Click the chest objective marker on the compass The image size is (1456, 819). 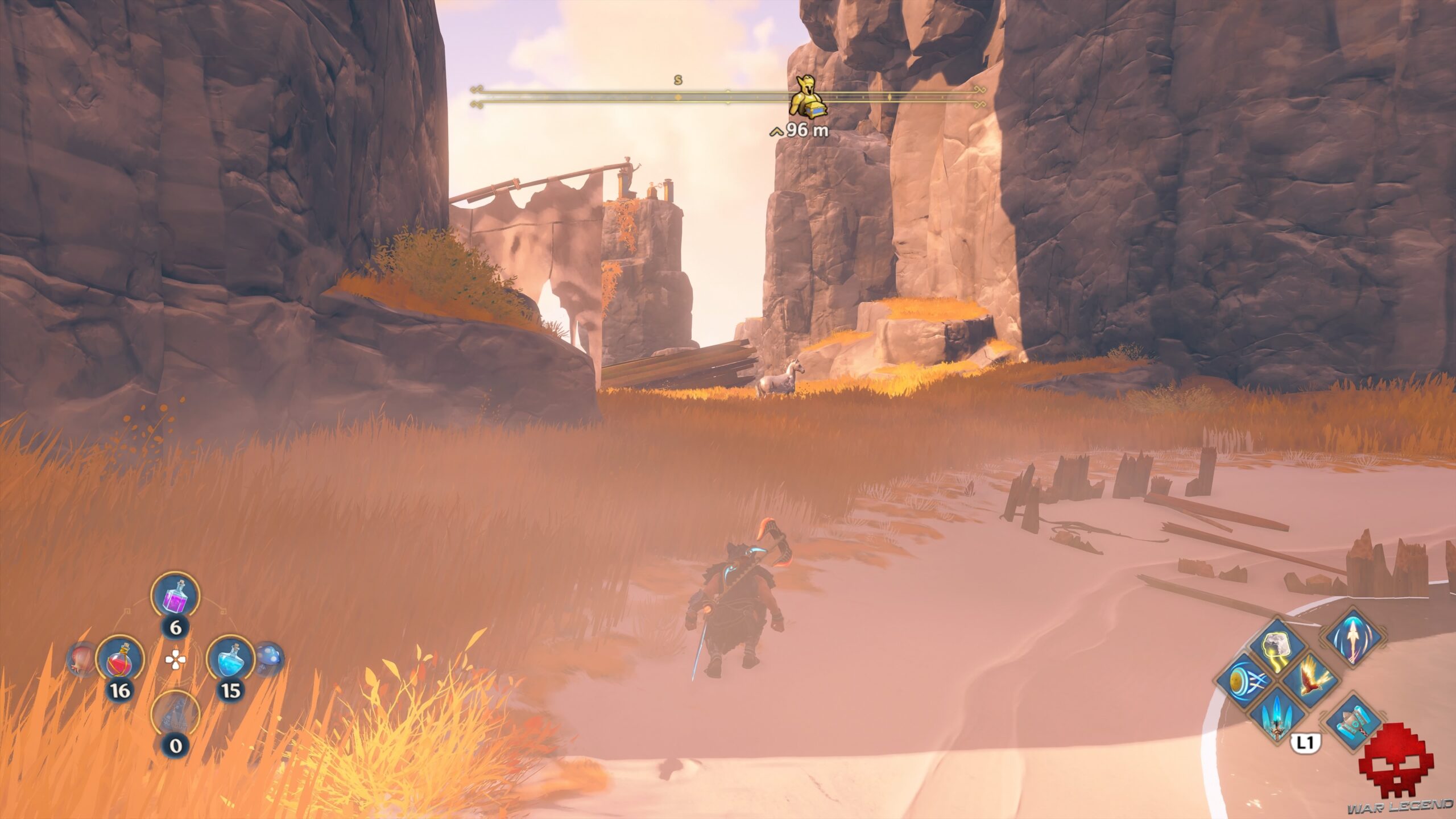point(808,97)
